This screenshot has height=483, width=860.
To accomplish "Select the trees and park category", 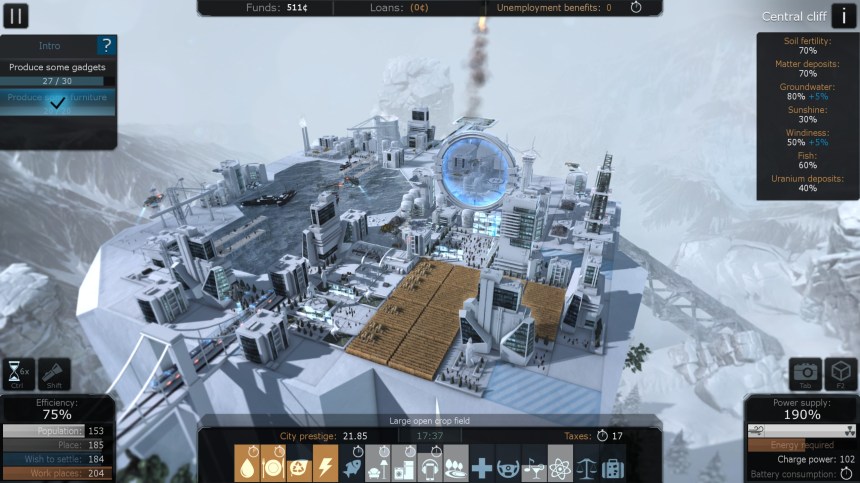I will click(x=456, y=465).
